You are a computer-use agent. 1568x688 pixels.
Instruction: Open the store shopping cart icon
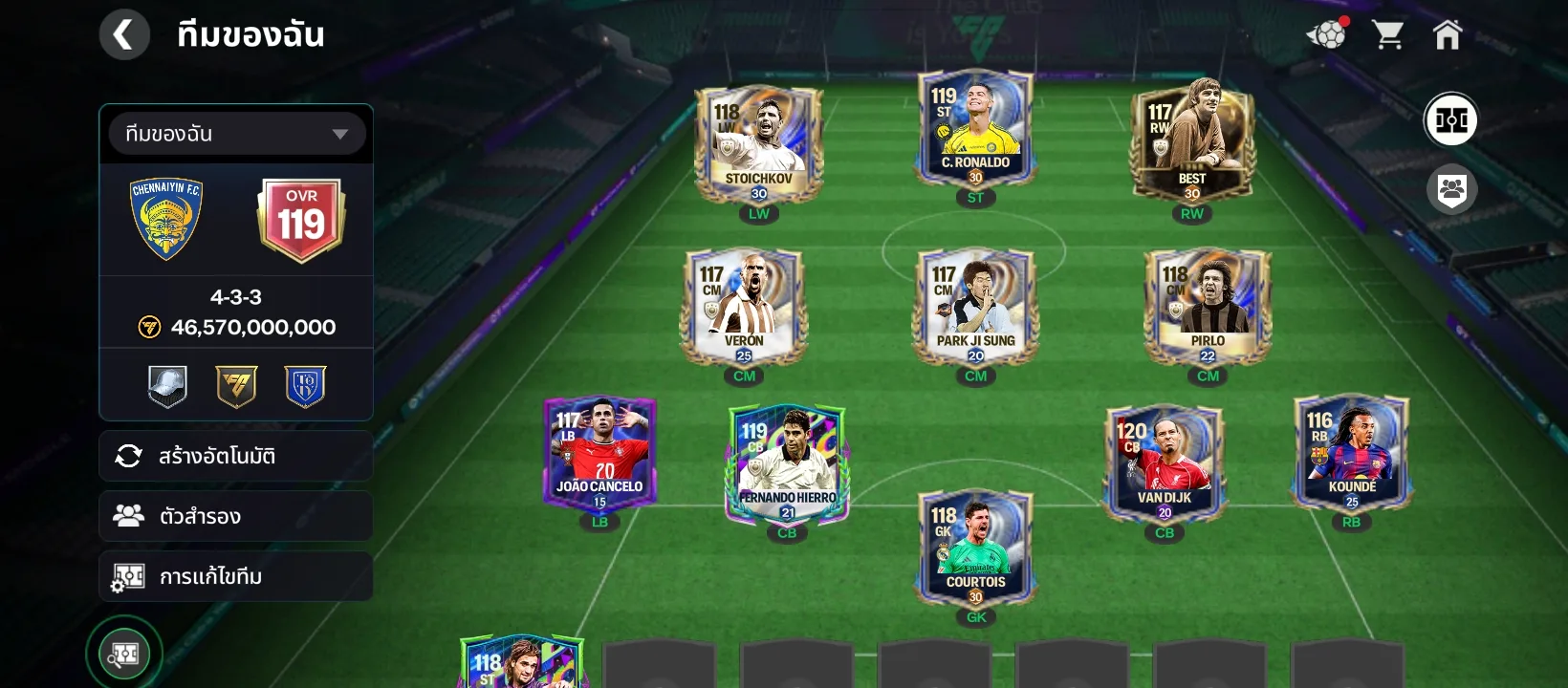point(1389,33)
